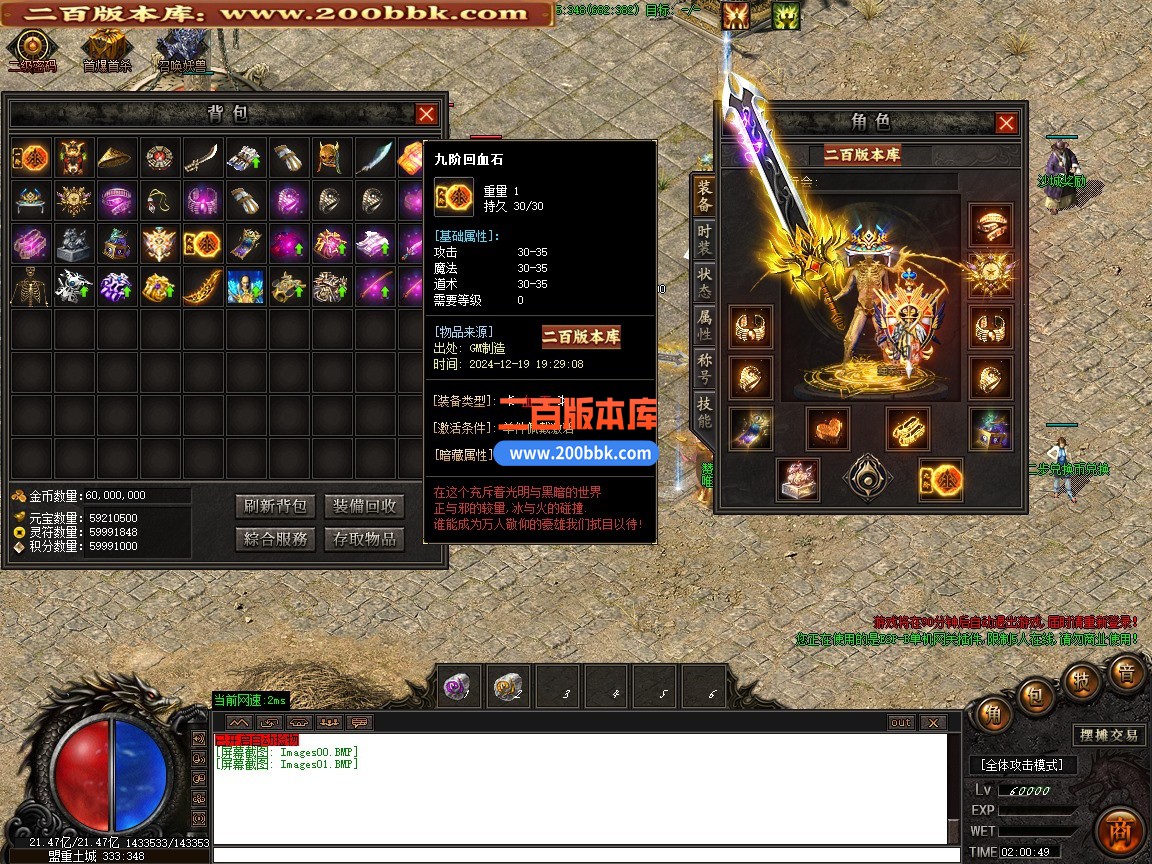Image resolution: width=1152 pixels, height=864 pixels.
Task: Show the 属性 attributes tab
Action: [x=705, y=325]
